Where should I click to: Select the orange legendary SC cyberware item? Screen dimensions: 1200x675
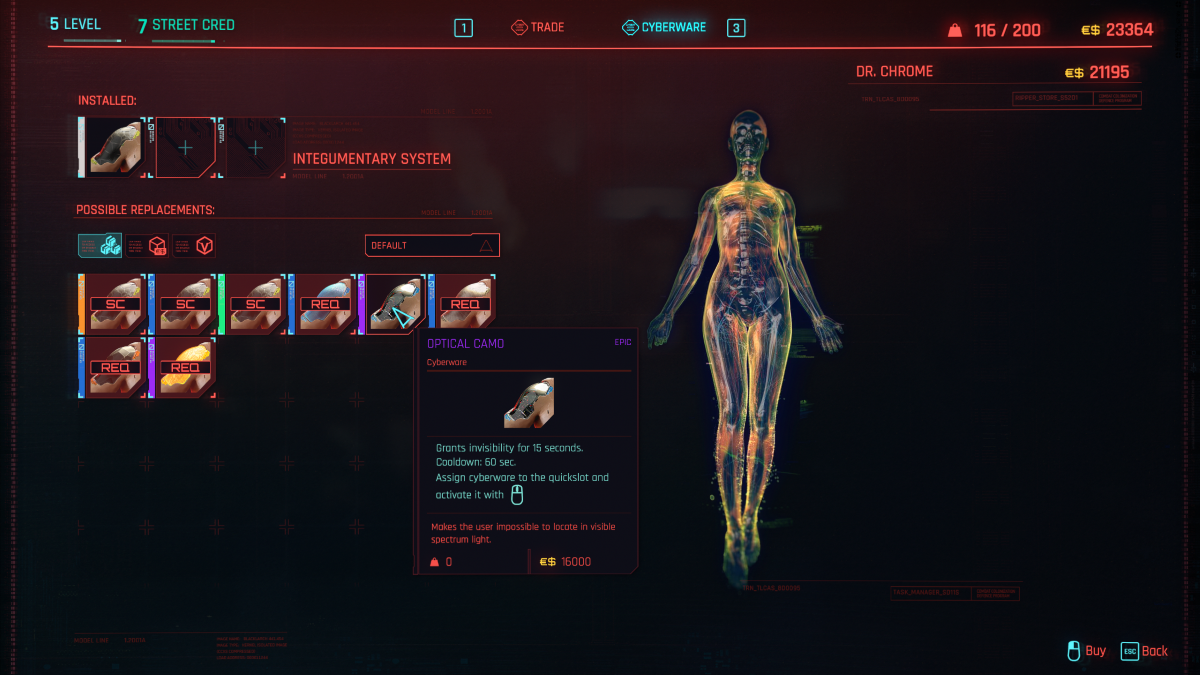pos(114,304)
